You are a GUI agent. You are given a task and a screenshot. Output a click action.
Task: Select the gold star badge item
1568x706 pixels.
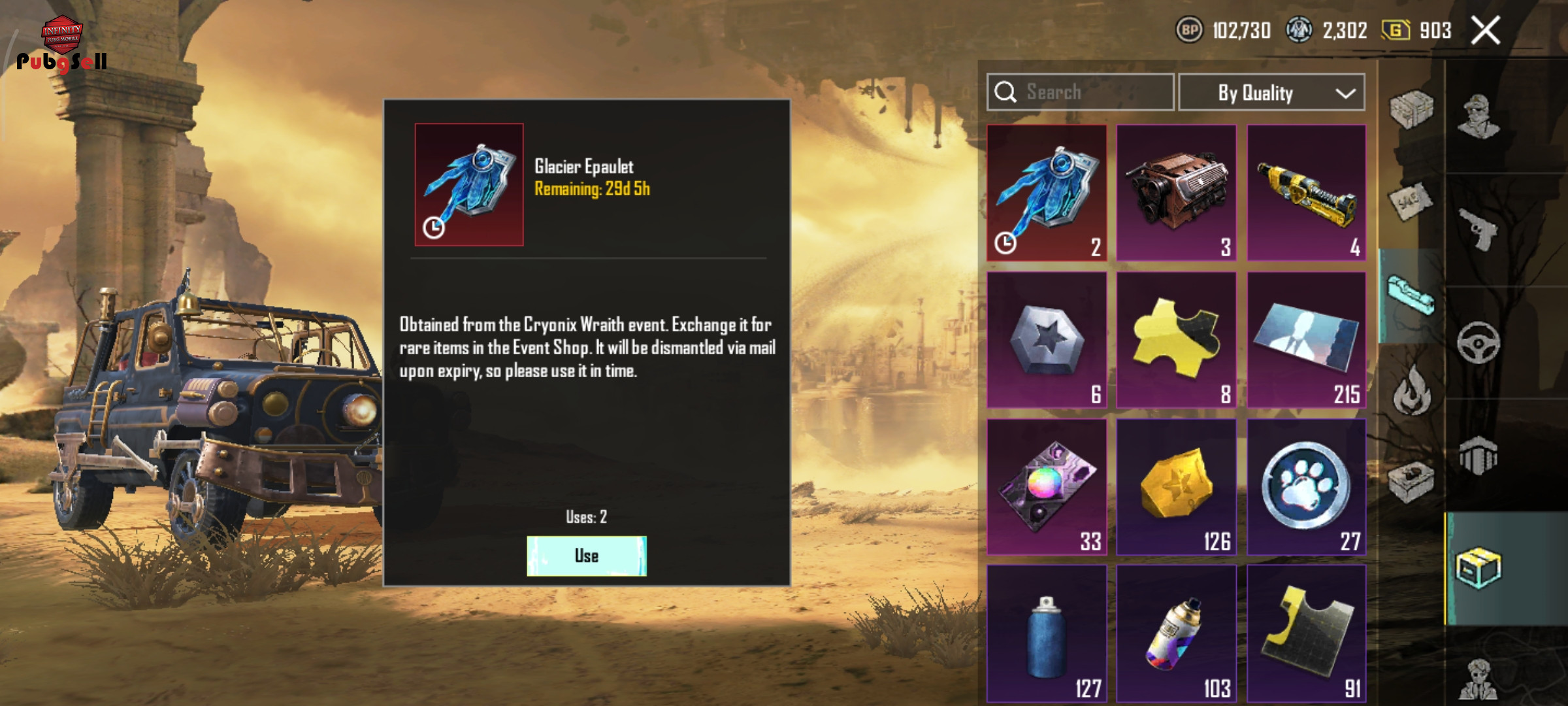[x=1176, y=487]
